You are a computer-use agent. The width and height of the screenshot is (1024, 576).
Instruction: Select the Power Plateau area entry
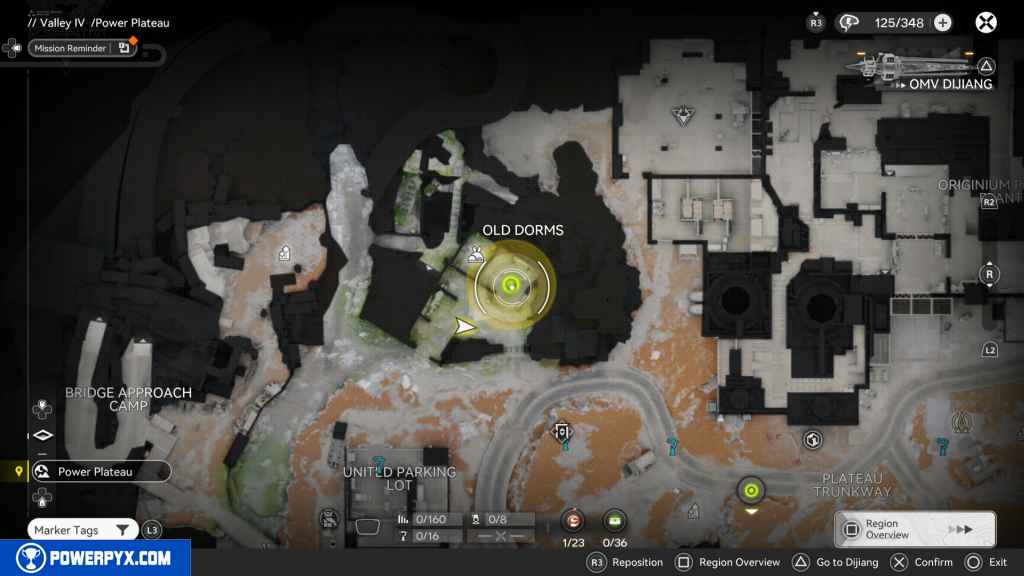[x=97, y=471]
